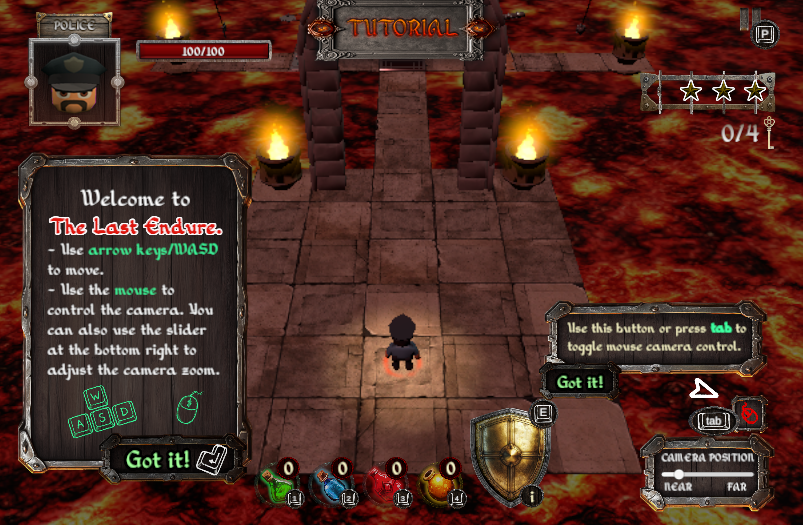Dismiss the welcome tutorial with Got it!
Viewport: 803px width, 525px height.
(x=158, y=459)
